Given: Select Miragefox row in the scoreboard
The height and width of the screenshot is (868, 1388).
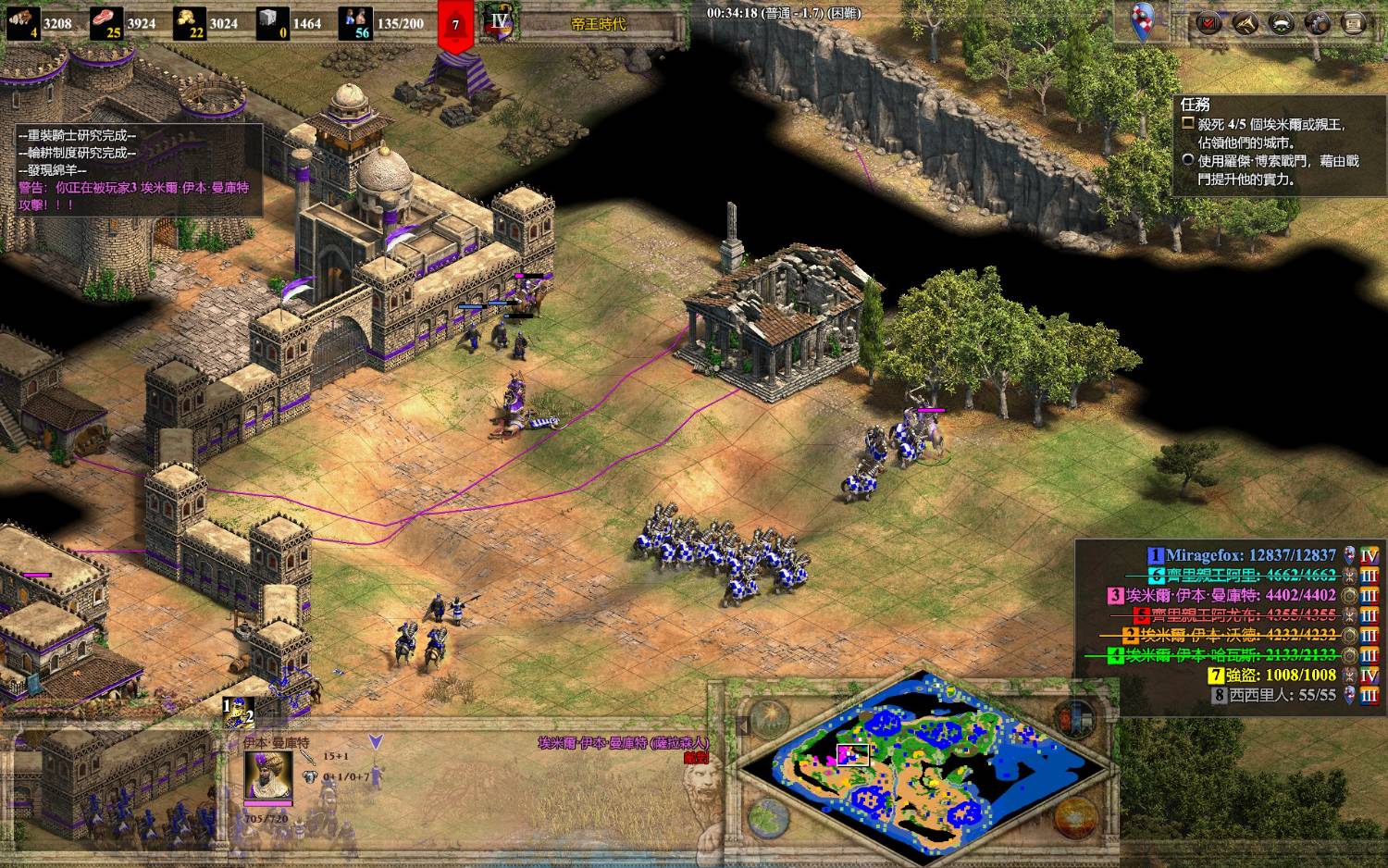Looking at the screenshot, I should 1249,555.
